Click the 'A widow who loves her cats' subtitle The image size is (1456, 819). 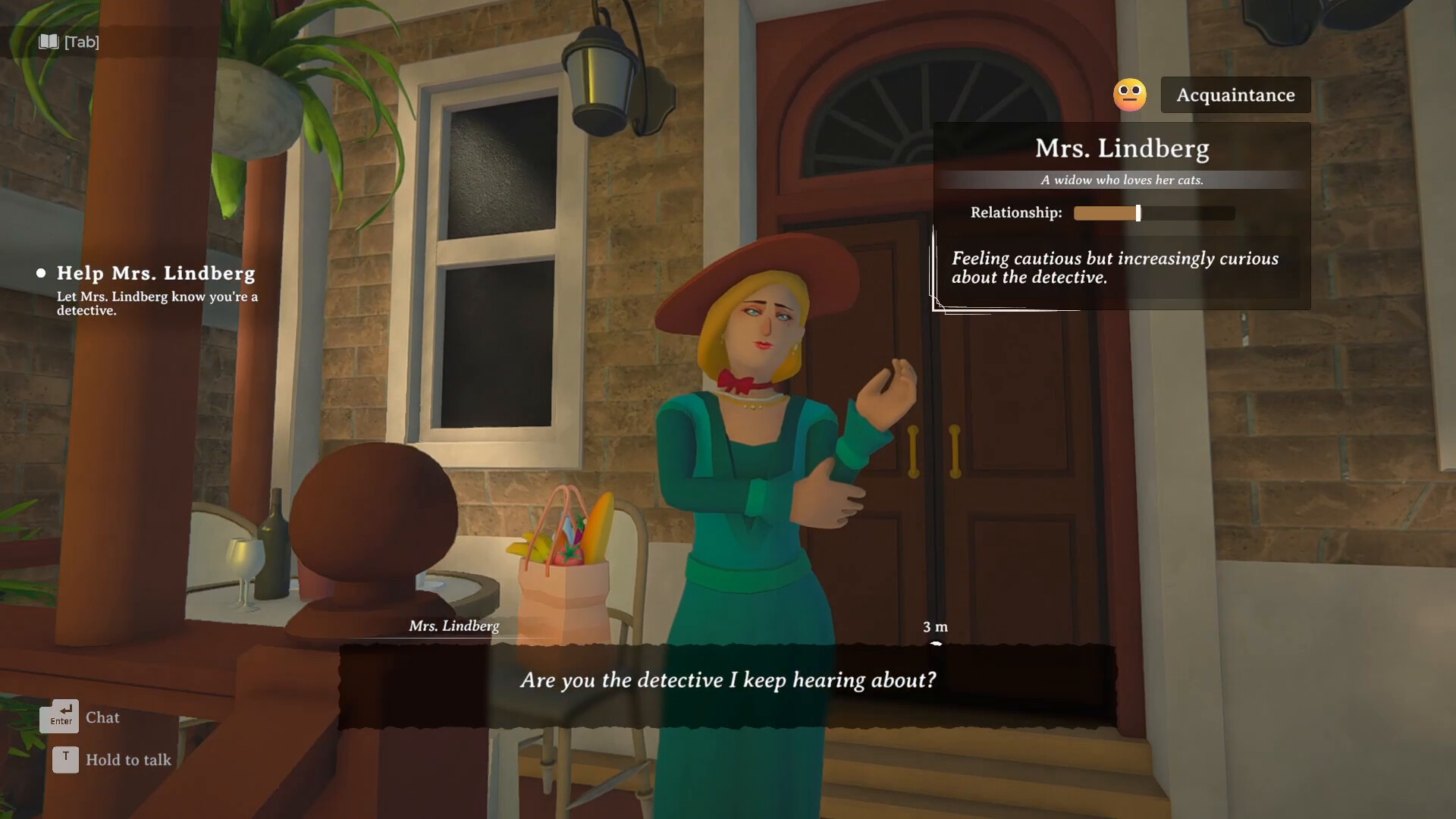[1122, 180]
